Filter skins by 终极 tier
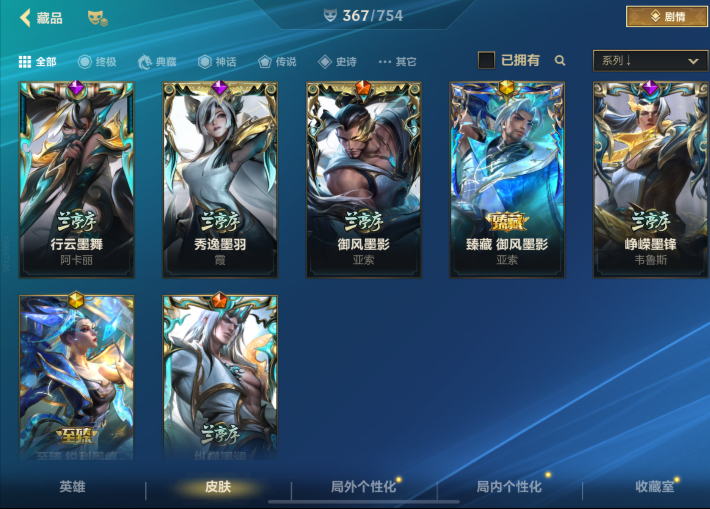The width and height of the screenshot is (710, 509). point(97,61)
